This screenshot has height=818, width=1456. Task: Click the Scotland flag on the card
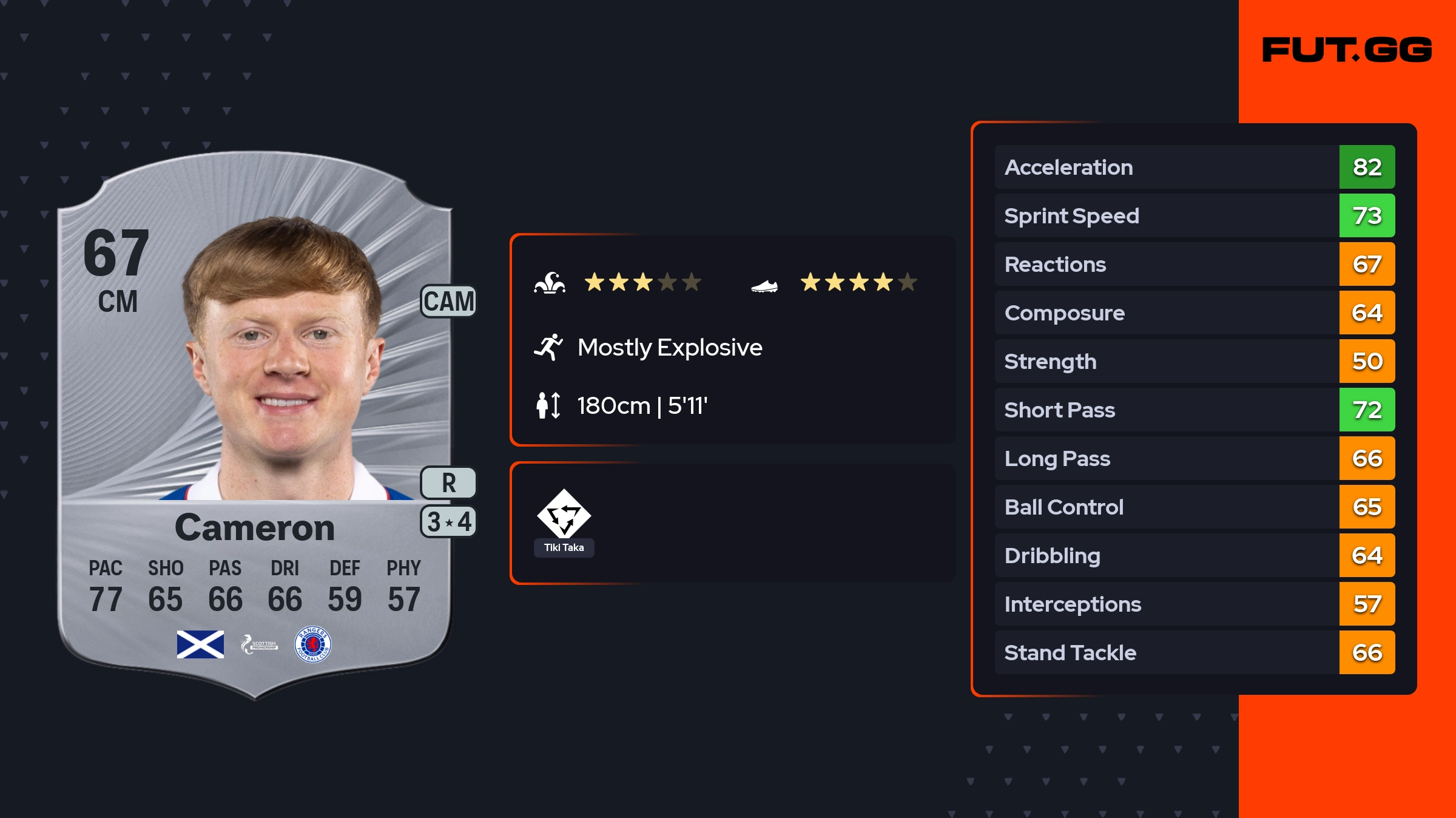200,644
